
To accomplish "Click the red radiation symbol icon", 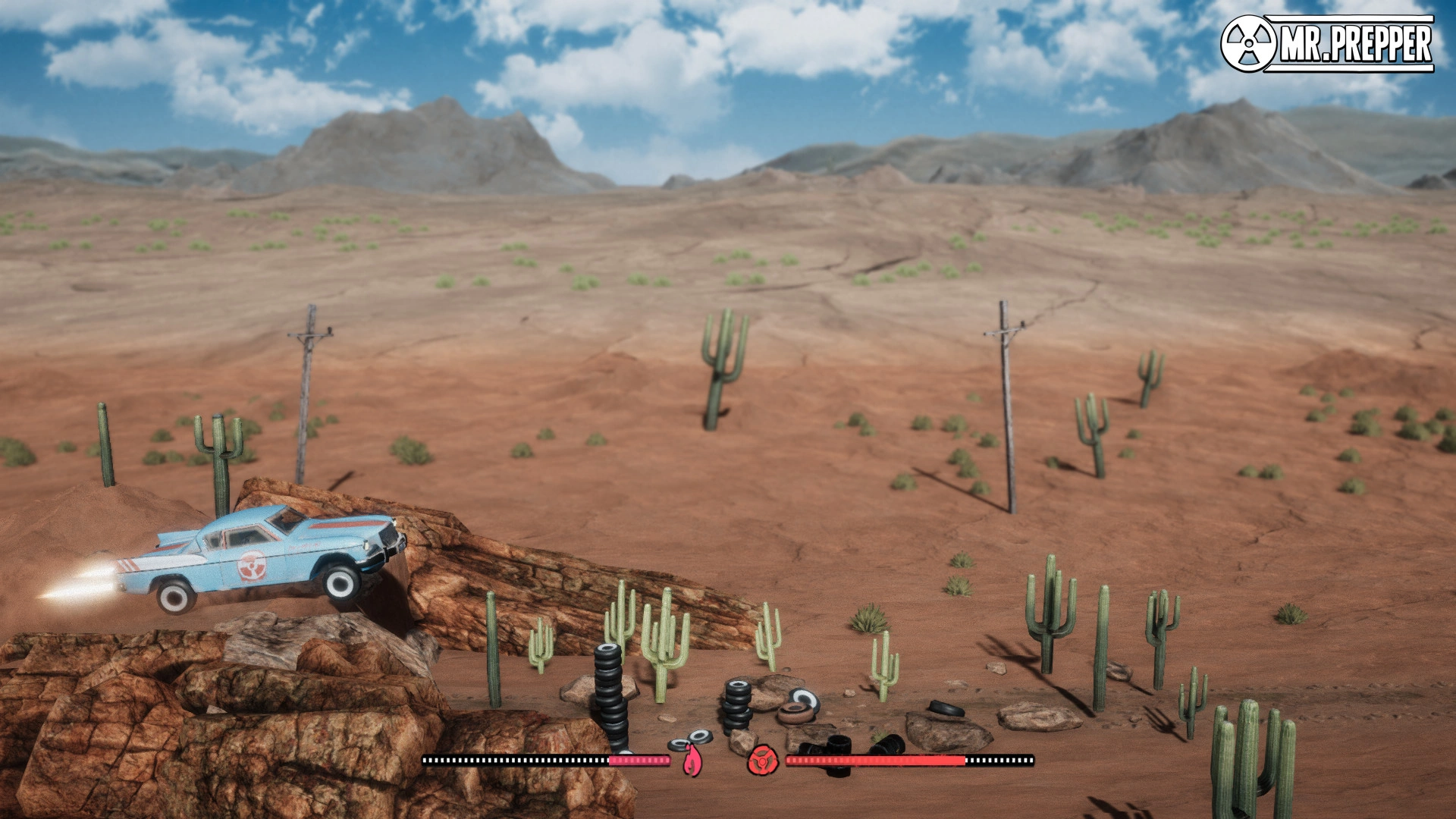I will [761, 761].
